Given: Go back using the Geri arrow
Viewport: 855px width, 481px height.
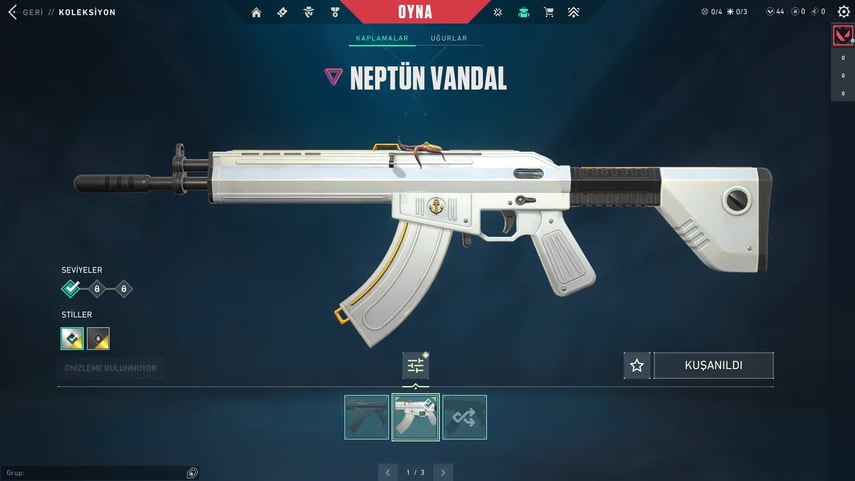Looking at the screenshot, I should [13, 12].
